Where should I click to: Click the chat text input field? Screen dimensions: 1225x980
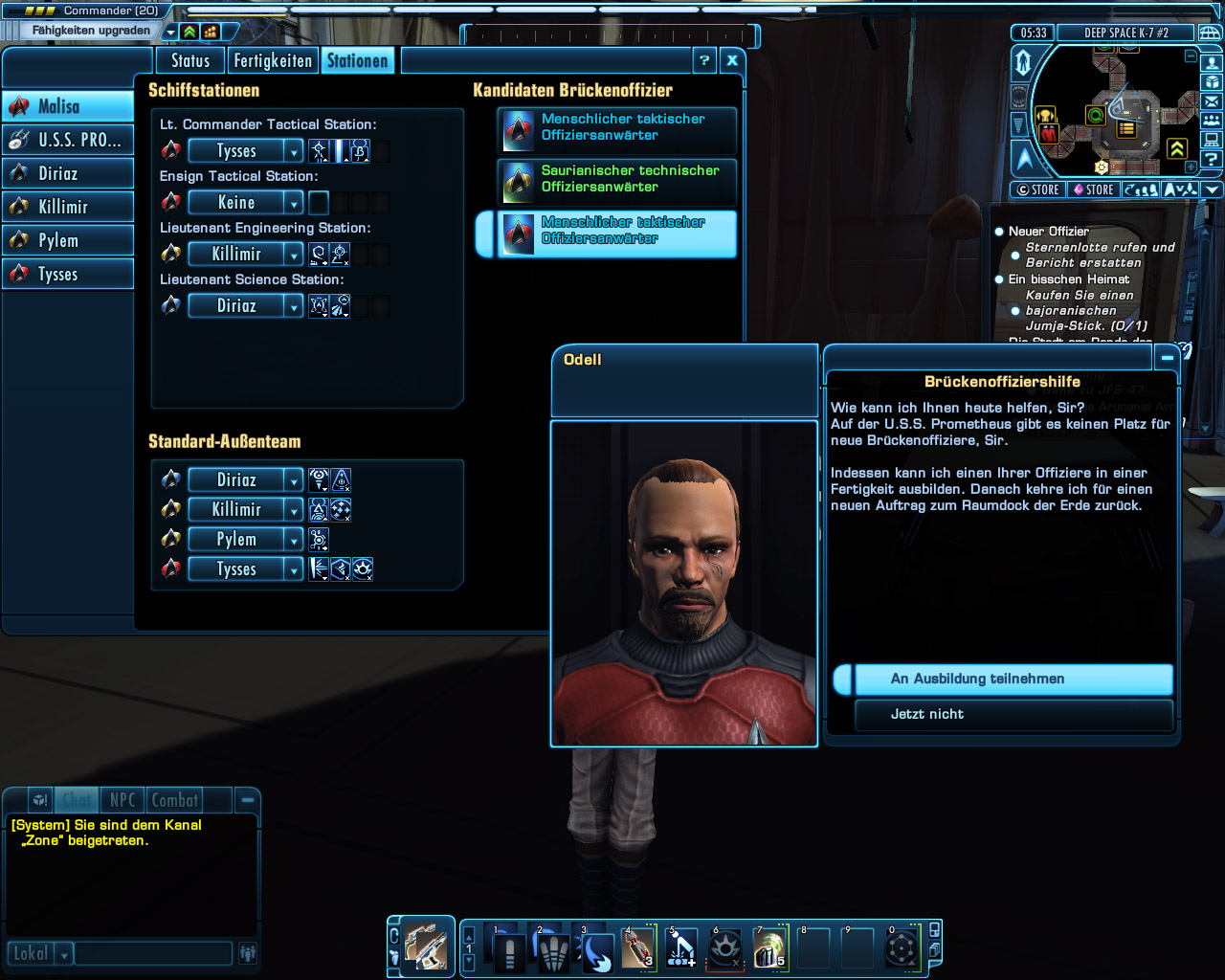click(x=153, y=953)
